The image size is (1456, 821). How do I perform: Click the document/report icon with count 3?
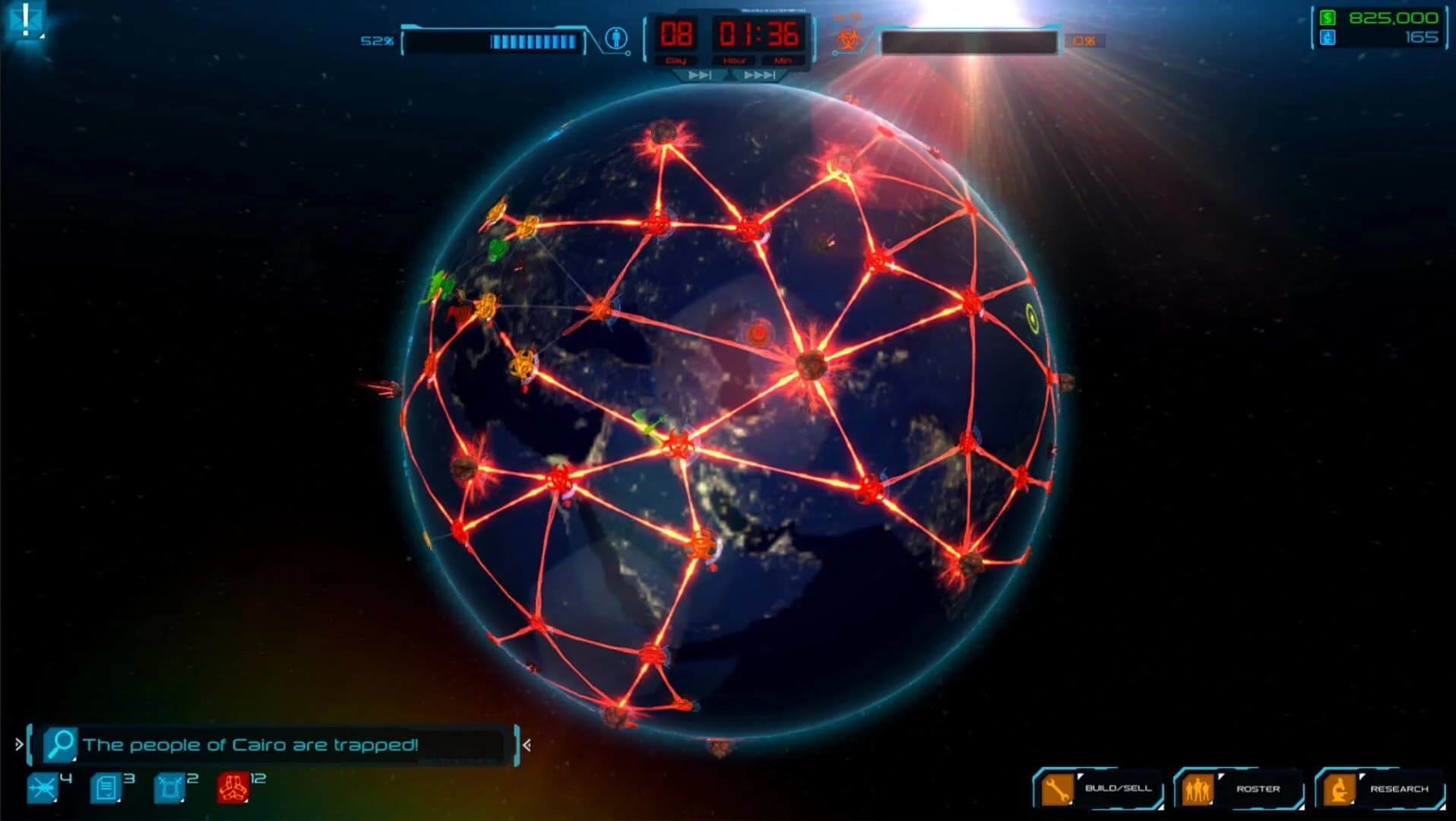tap(104, 787)
